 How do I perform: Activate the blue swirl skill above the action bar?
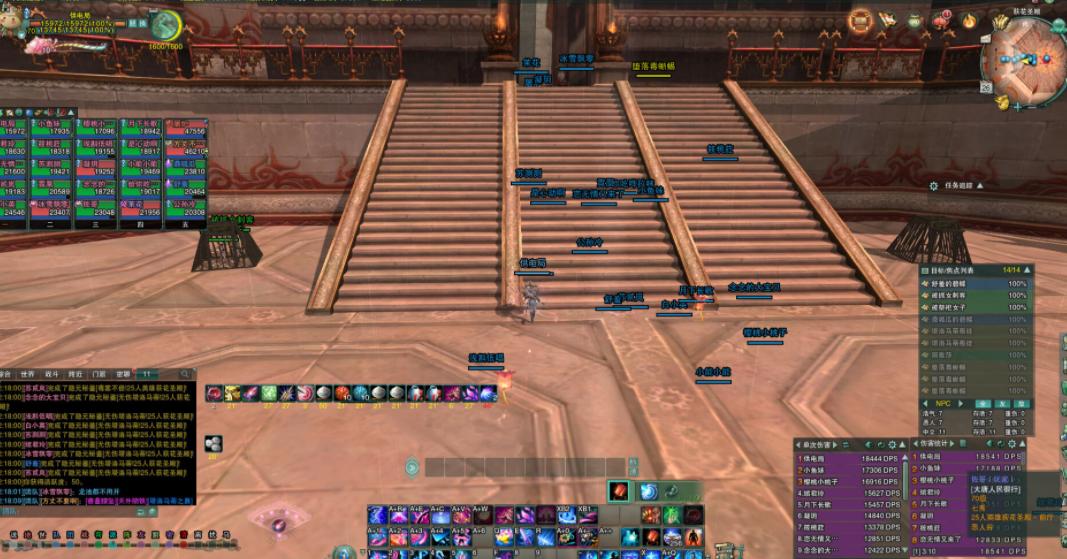pos(649,491)
